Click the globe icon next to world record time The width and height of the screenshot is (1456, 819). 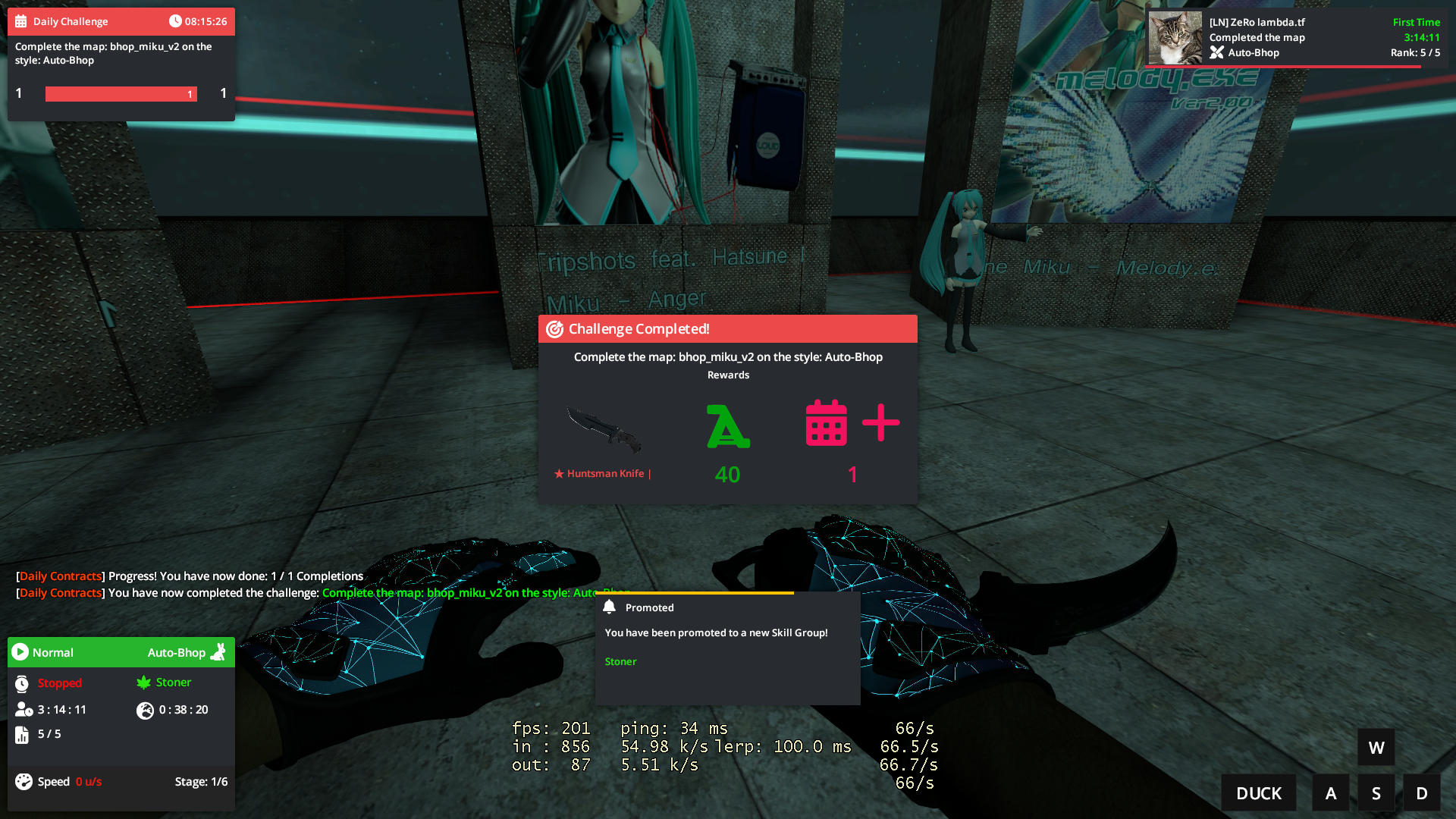click(x=146, y=711)
